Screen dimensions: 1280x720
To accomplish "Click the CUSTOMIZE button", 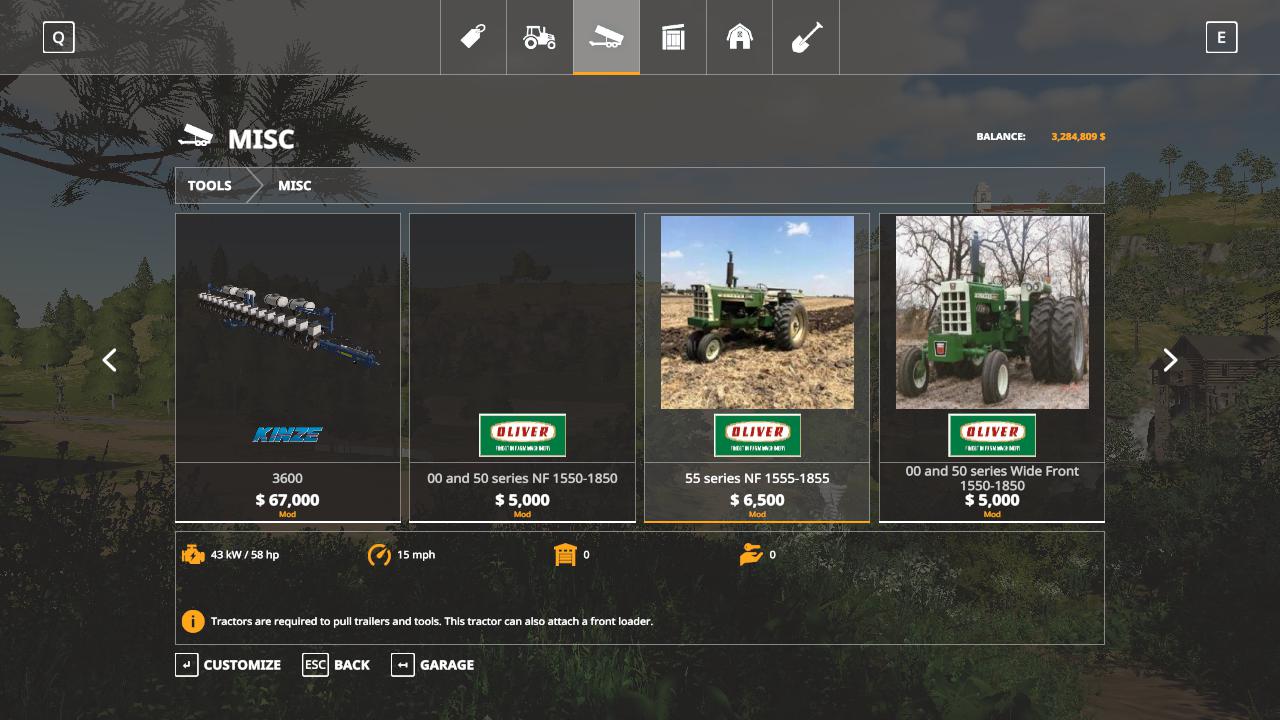I will 229,665.
